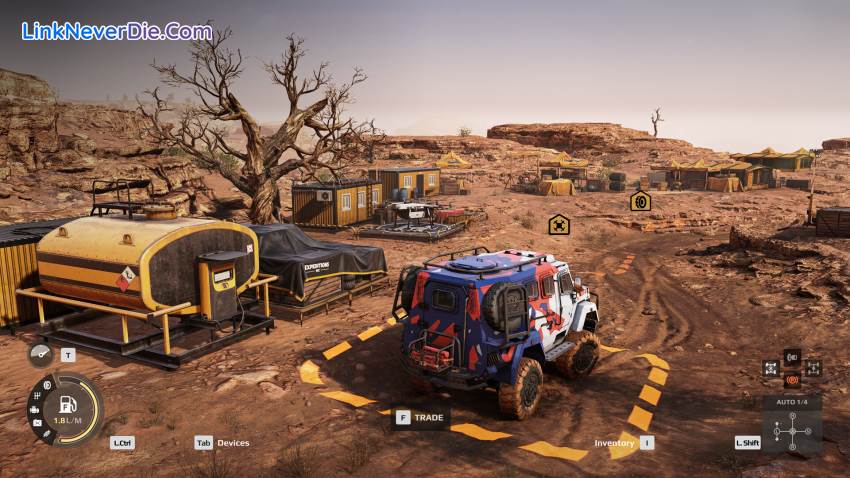Toggle the all-wheel drive icon
Screen dimensions: 850x478
coord(812,368)
